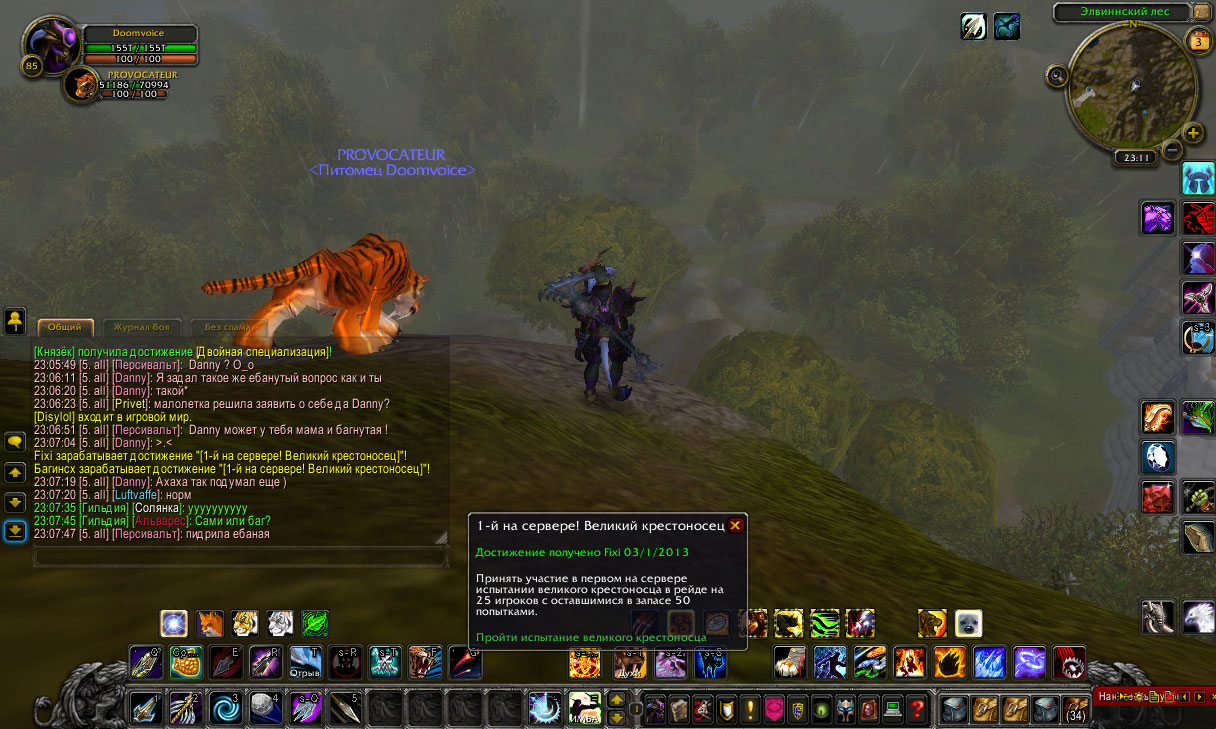Image resolution: width=1216 pixels, height=729 pixels.
Task: Switch to the Общий chat tab
Action: point(65,327)
